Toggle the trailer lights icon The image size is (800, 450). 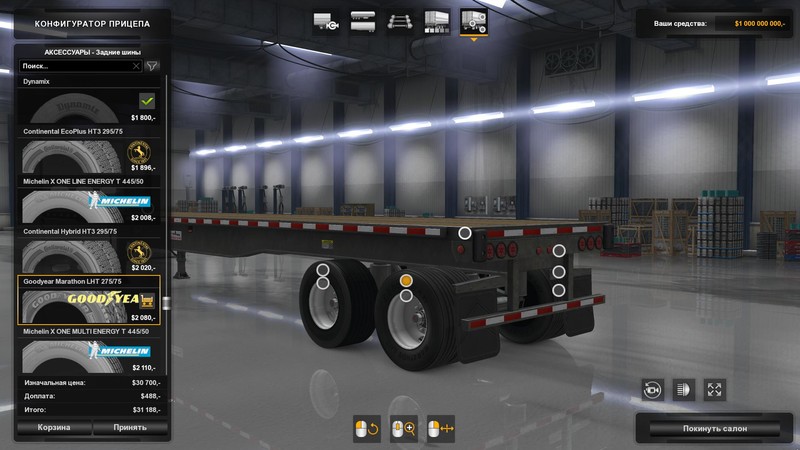coord(684,389)
